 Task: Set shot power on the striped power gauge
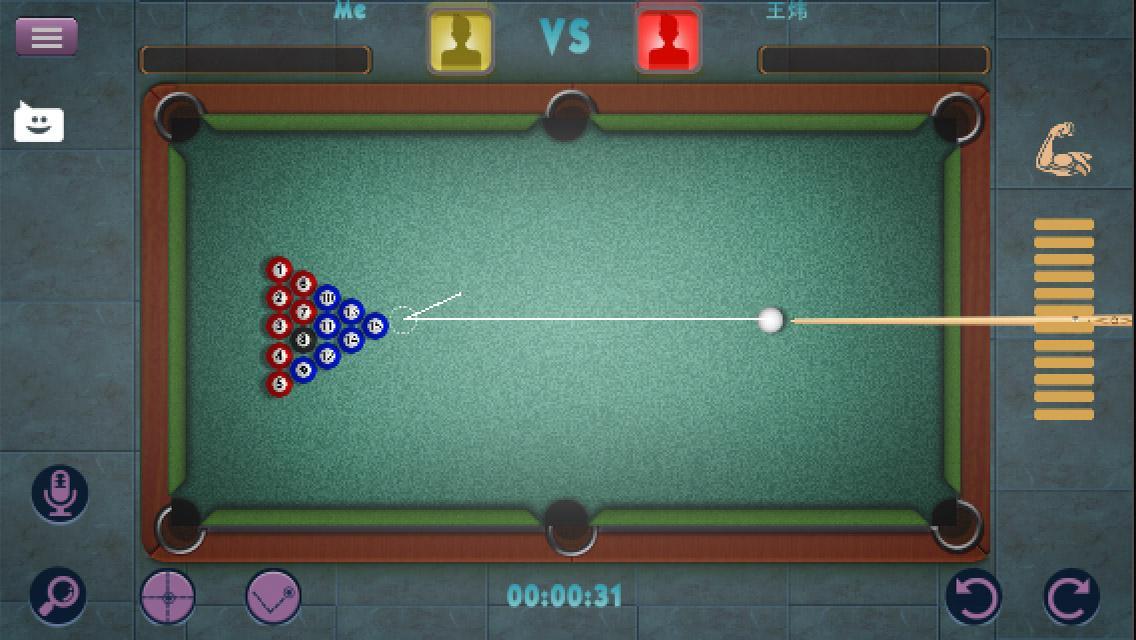[x=1063, y=318]
